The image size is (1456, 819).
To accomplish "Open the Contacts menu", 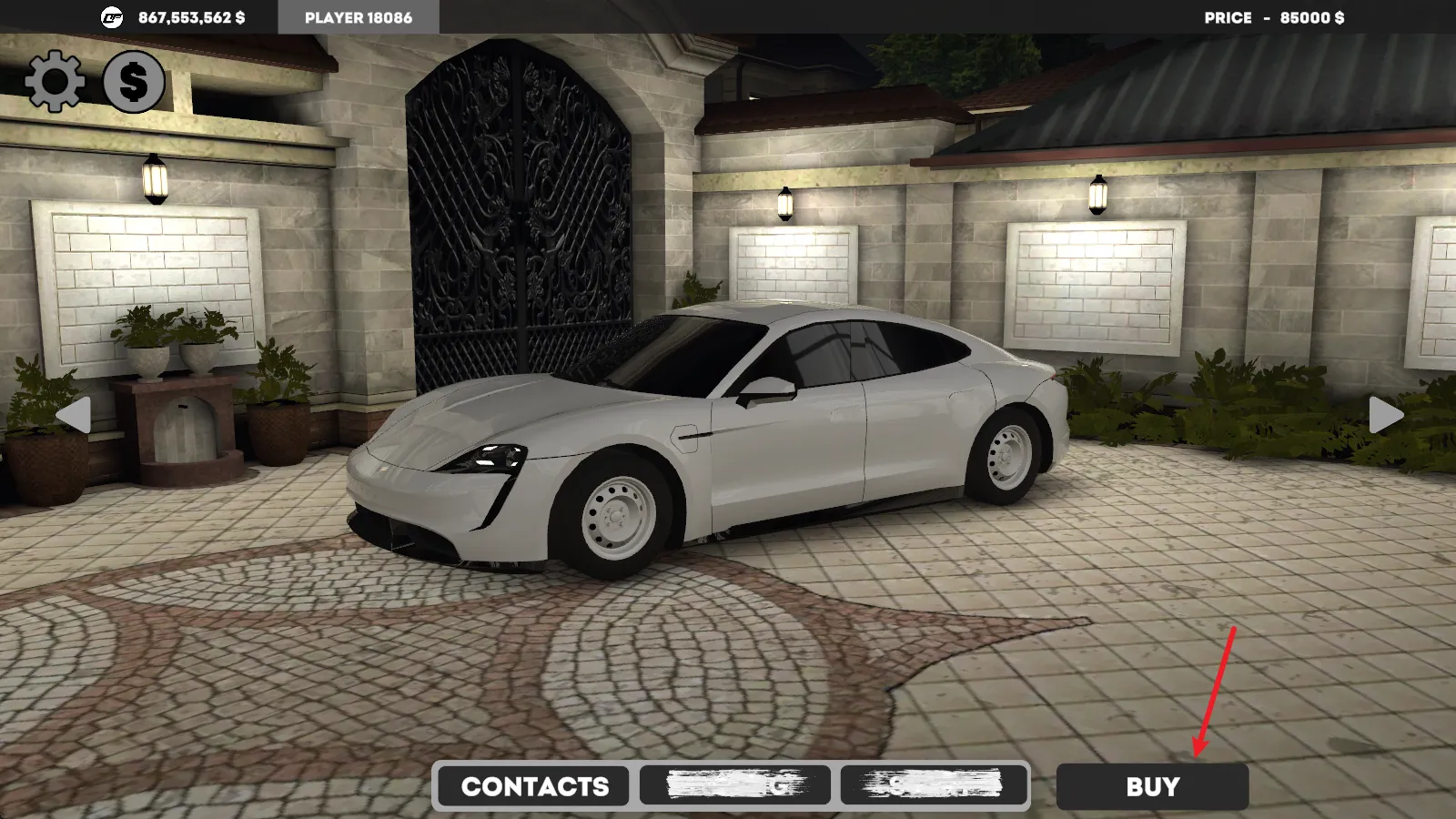I will [534, 786].
